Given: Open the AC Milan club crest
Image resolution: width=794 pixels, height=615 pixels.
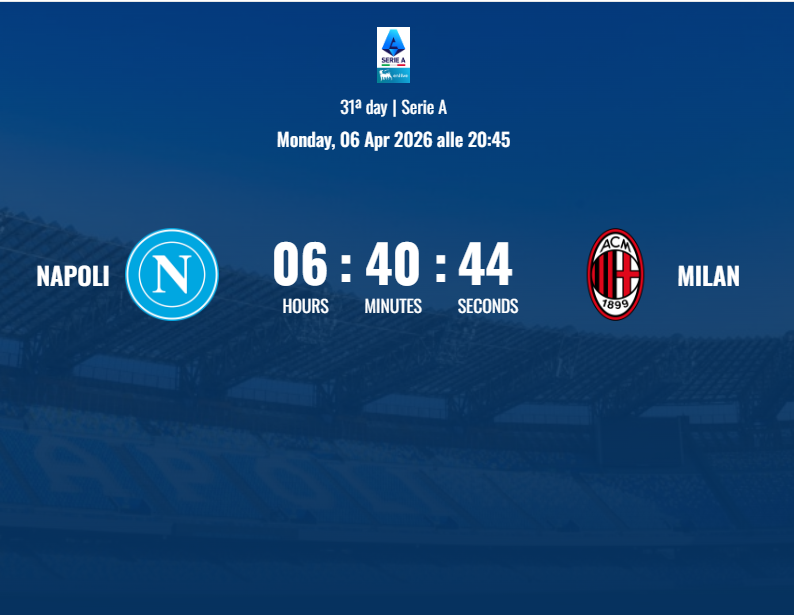Looking at the screenshot, I should point(615,274).
